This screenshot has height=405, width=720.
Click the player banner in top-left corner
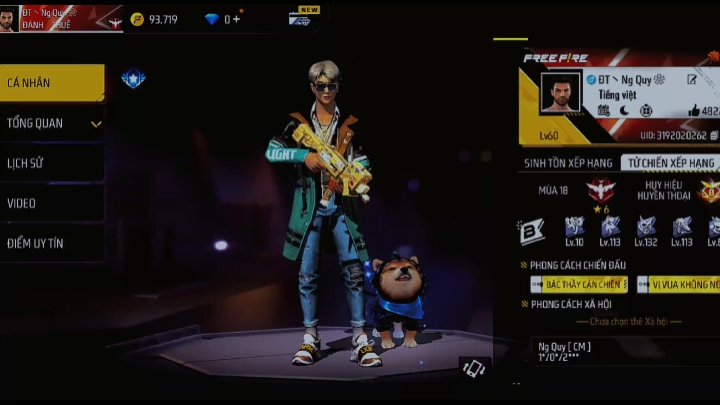pyautogui.click(x=60, y=17)
